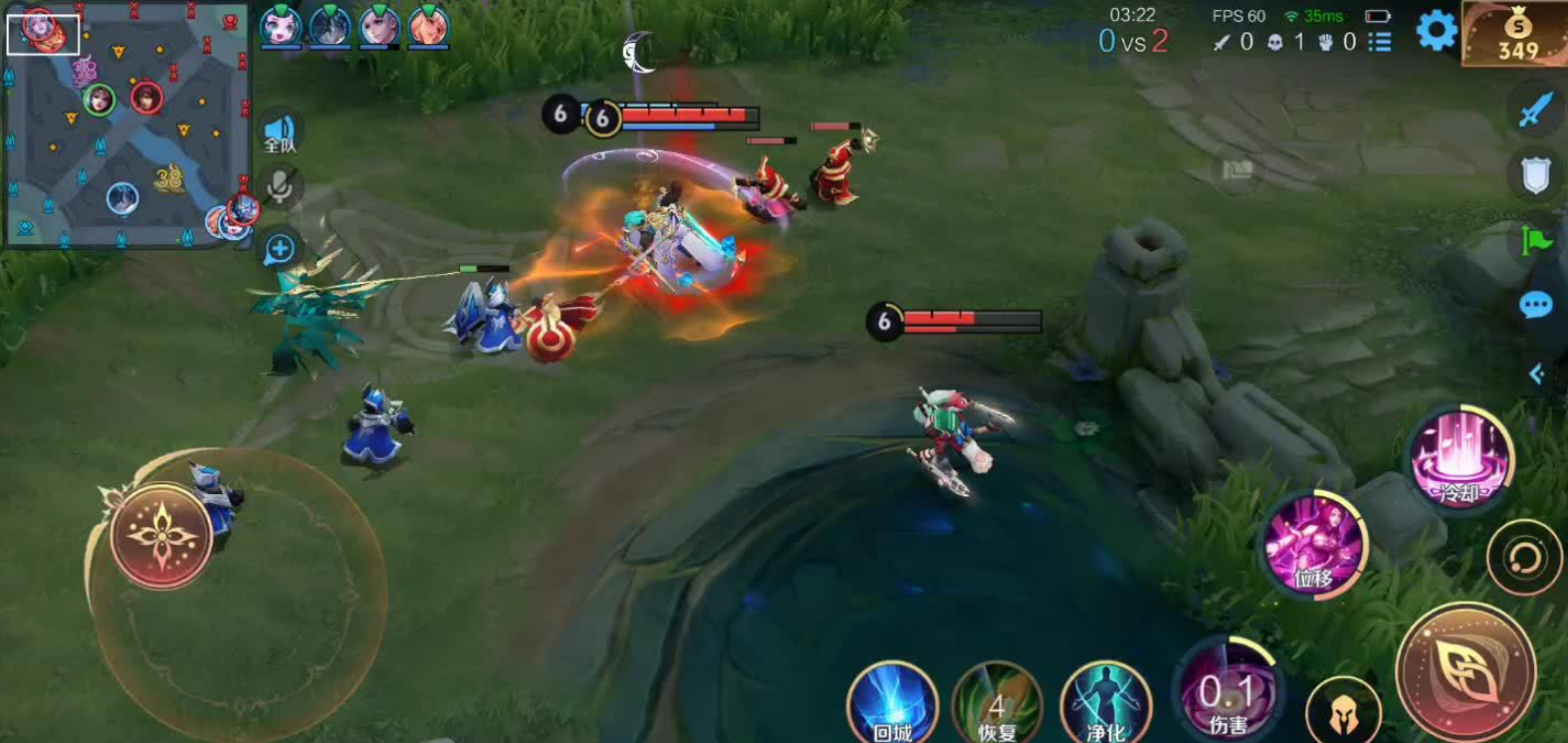
Task: Toggle the microphone button
Action: tap(280, 186)
